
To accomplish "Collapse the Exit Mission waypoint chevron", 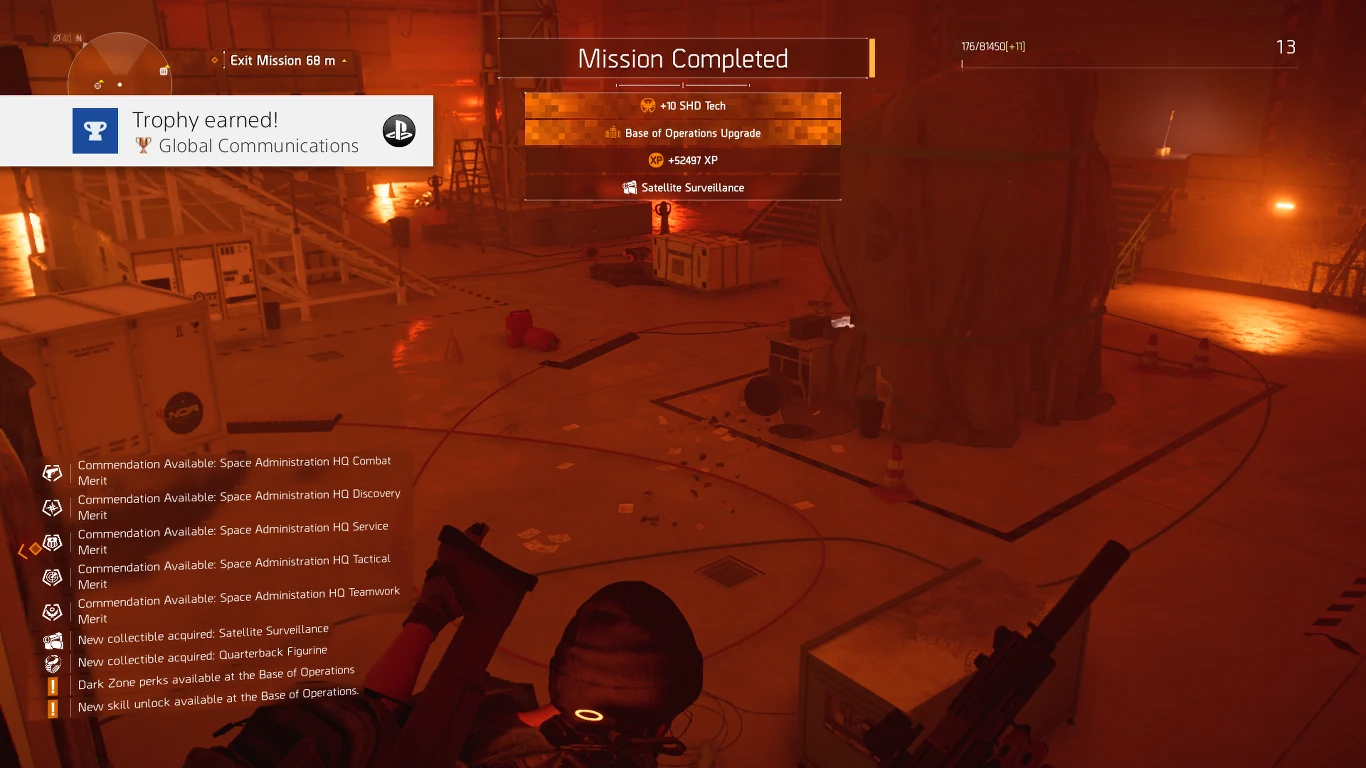I will pos(344,60).
